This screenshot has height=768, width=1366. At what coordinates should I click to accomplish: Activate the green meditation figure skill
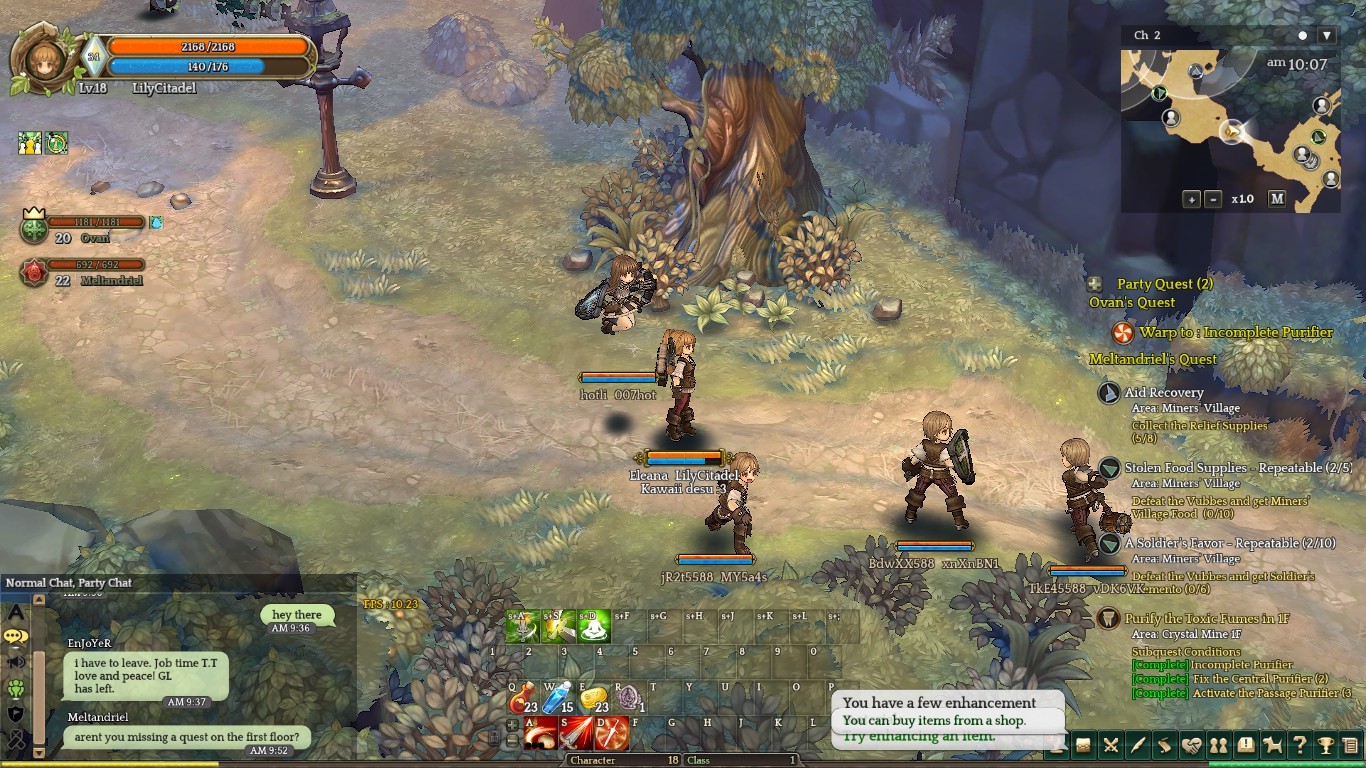pos(594,626)
